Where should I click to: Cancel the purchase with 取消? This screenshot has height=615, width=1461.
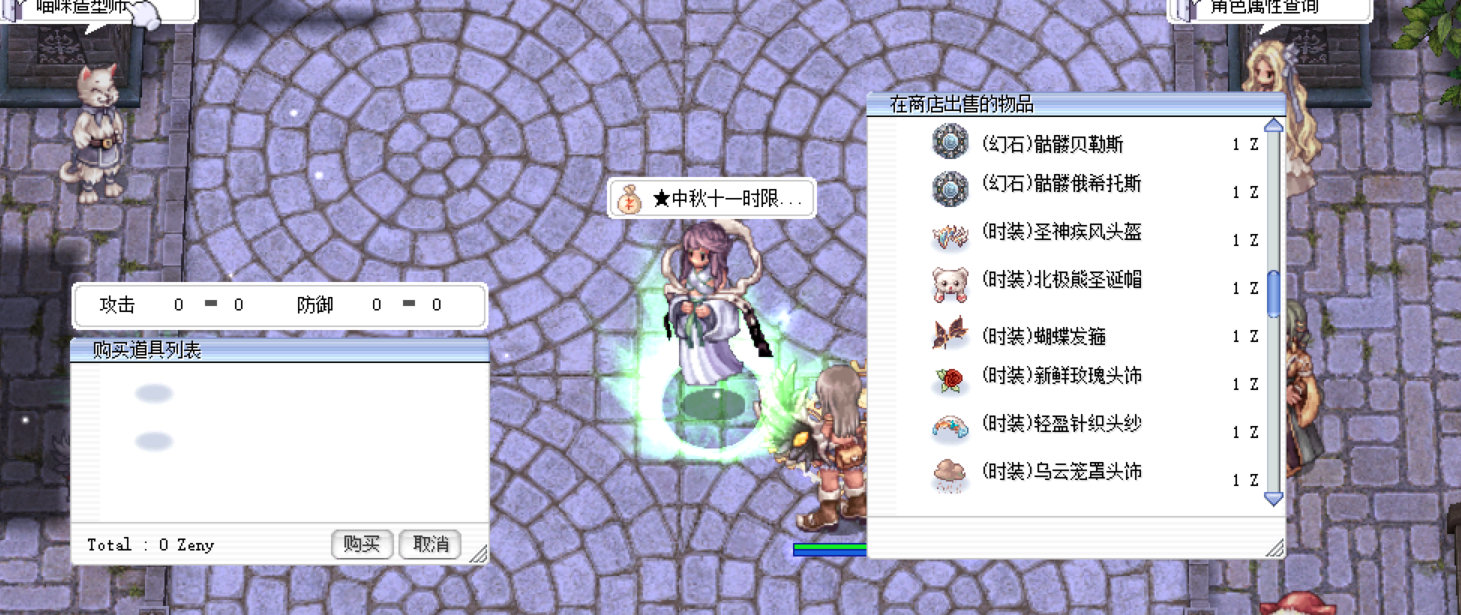pos(430,544)
